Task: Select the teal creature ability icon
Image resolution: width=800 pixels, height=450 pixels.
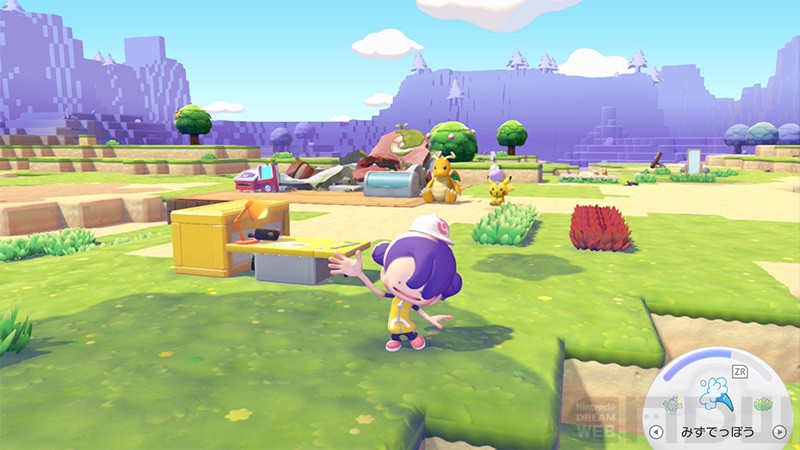Action: (672, 404)
